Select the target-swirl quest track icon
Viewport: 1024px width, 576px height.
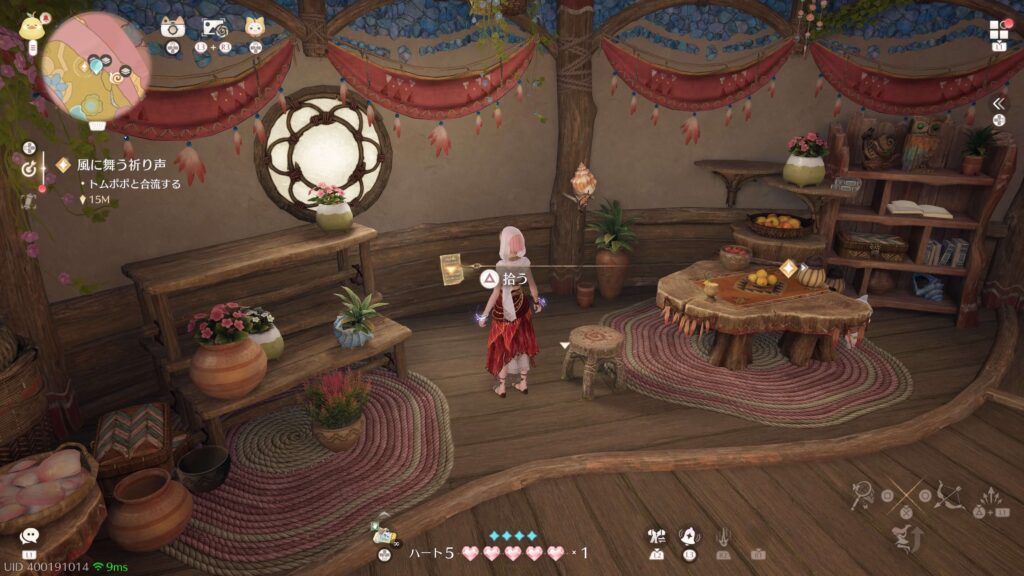click(29, 169)
